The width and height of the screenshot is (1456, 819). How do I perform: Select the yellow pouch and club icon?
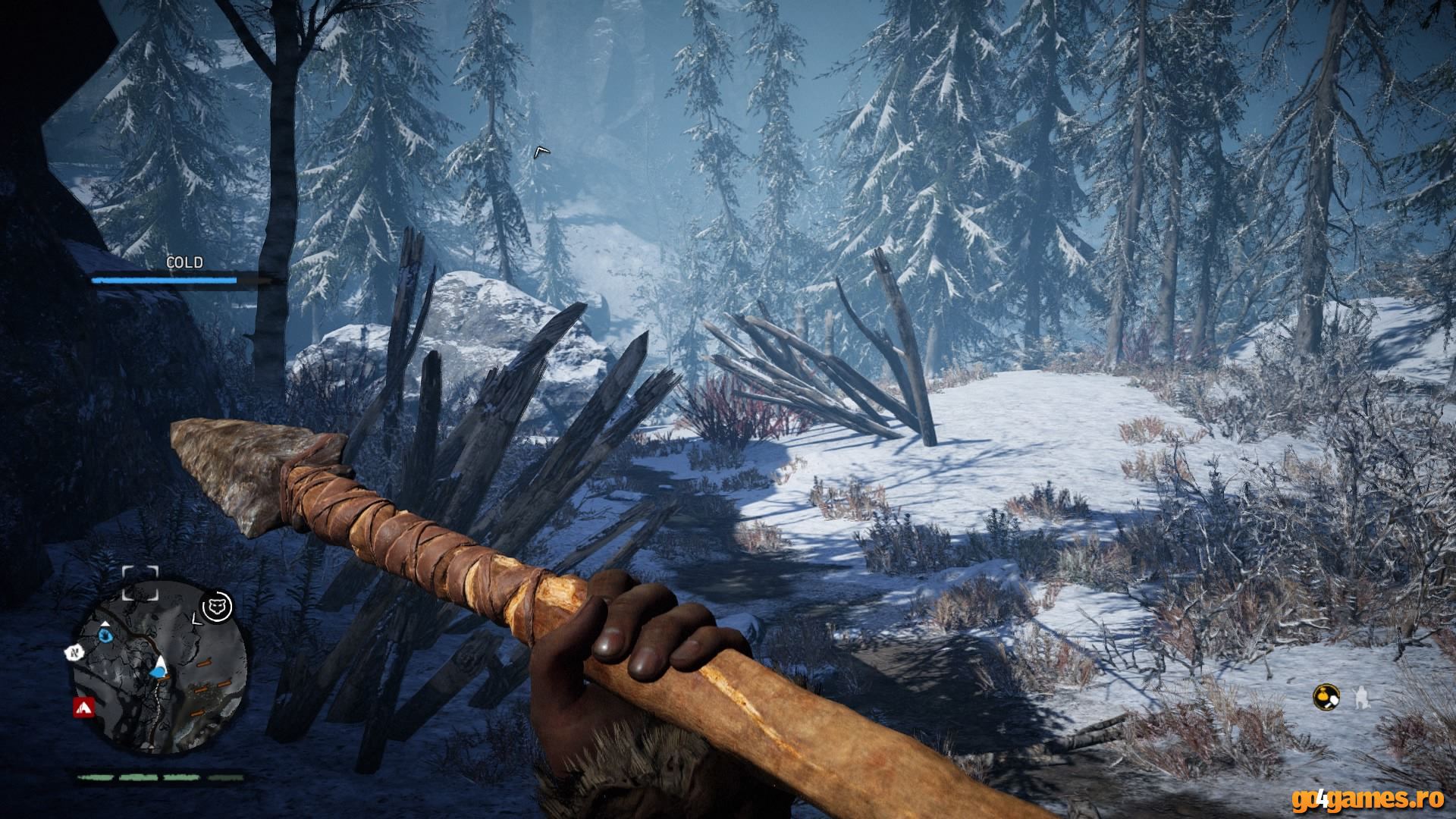point(1326,695)
